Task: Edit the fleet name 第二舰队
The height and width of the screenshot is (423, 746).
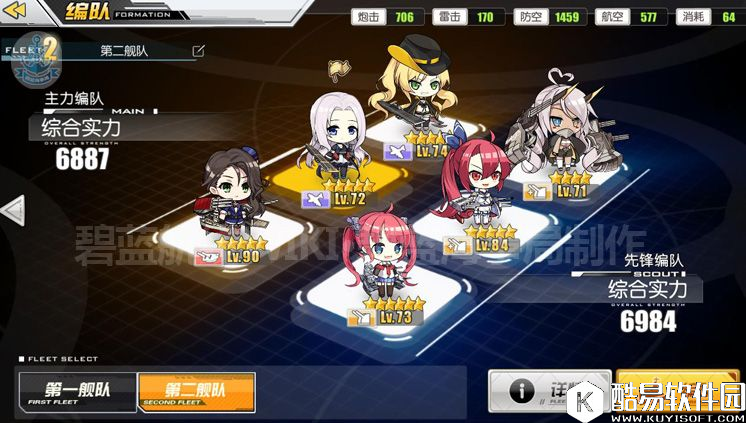Action: (198, 50)
